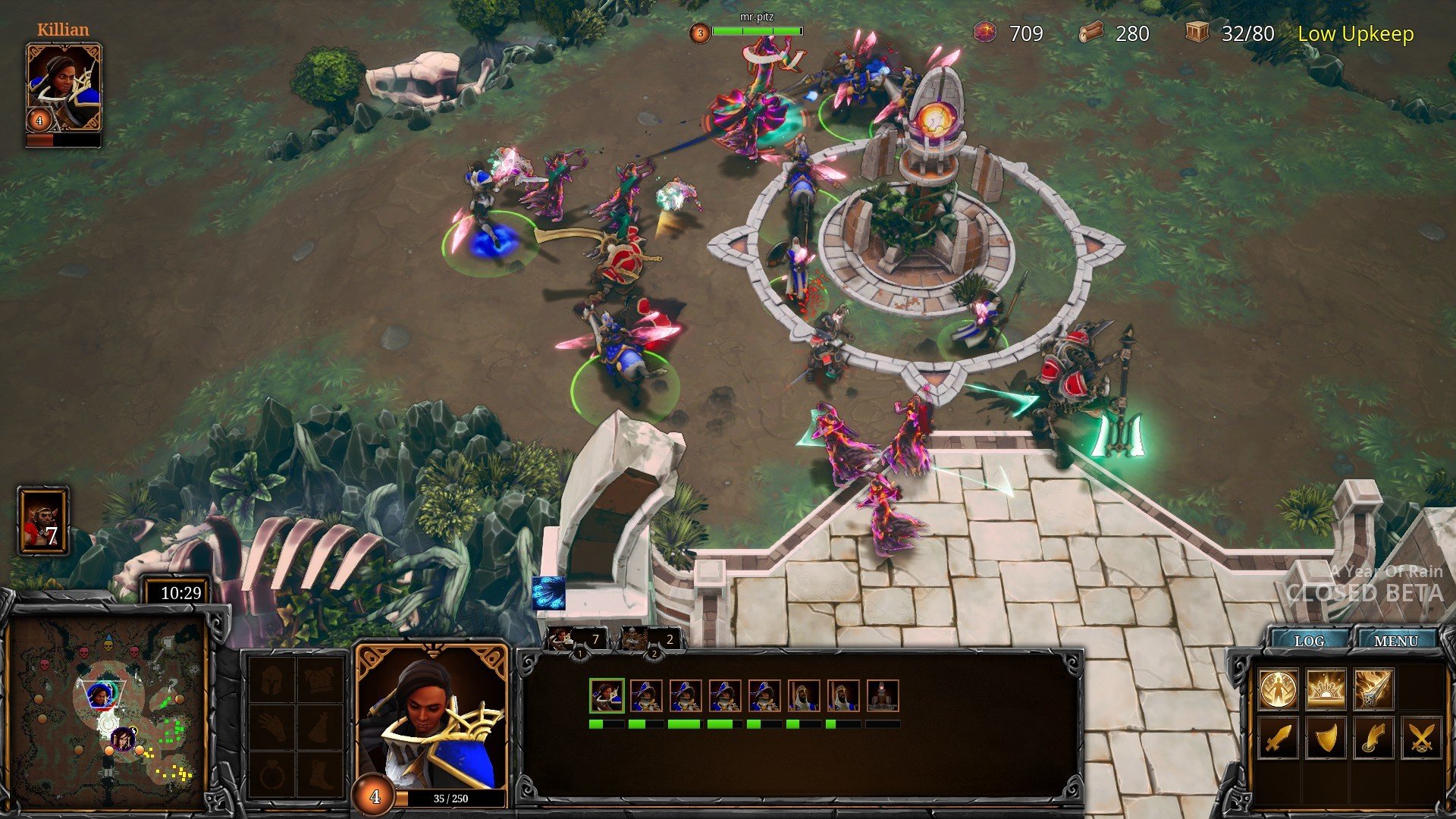
Task: Click the idle worker icon showing 7
Action: coord(43,521)
